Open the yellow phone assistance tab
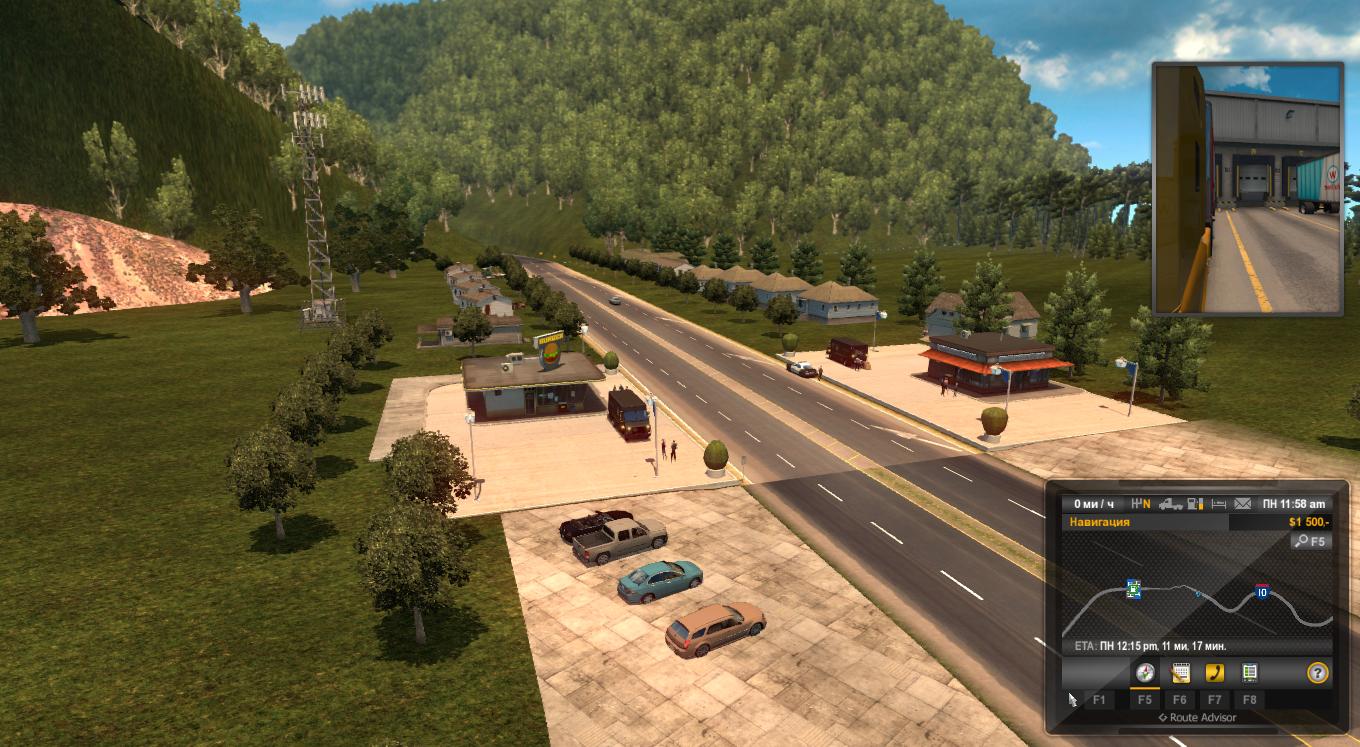 (1215, 672)
